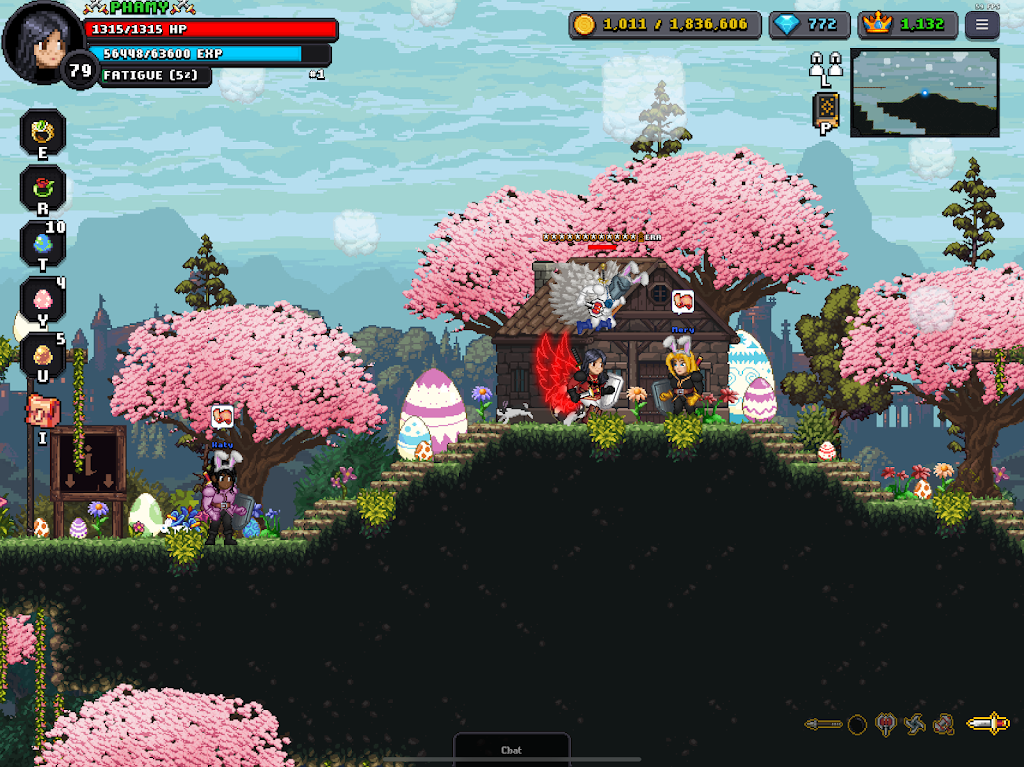Open the chat box
This screenshot has height=767, width=1024.
point(511,749)
